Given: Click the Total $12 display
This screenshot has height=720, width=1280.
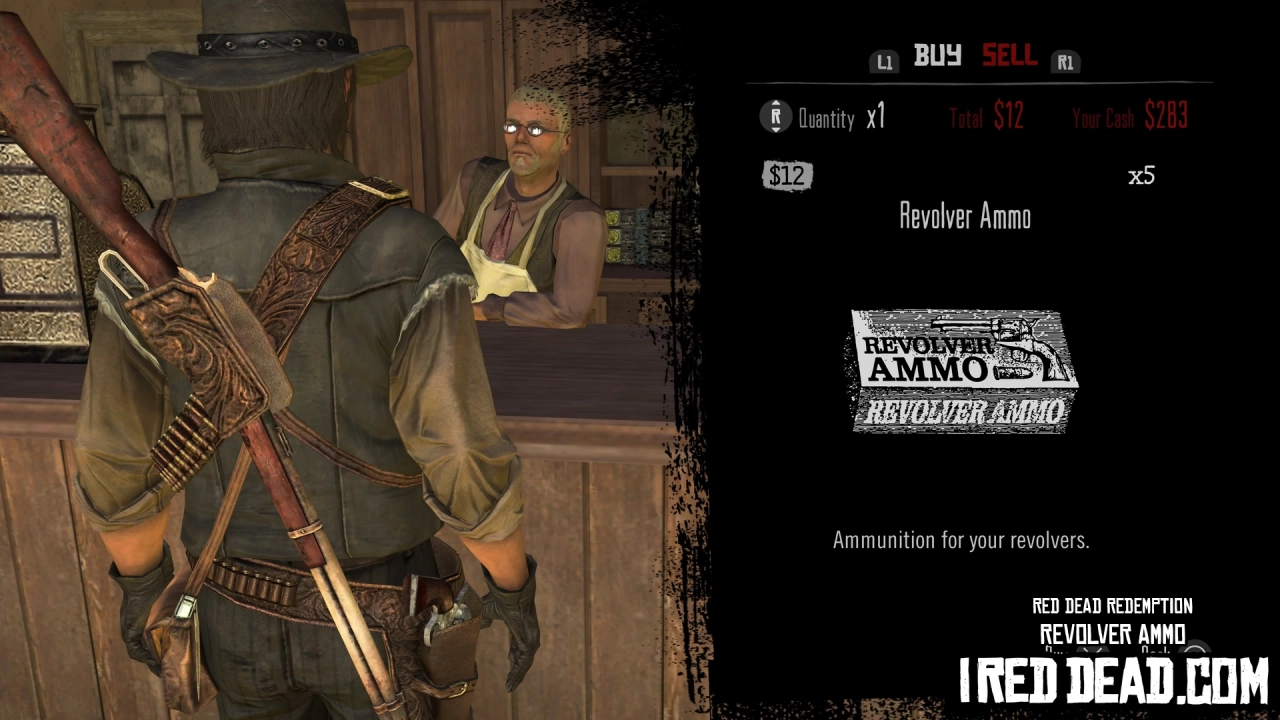Looking at the screenshot, I should pos(985,117).
